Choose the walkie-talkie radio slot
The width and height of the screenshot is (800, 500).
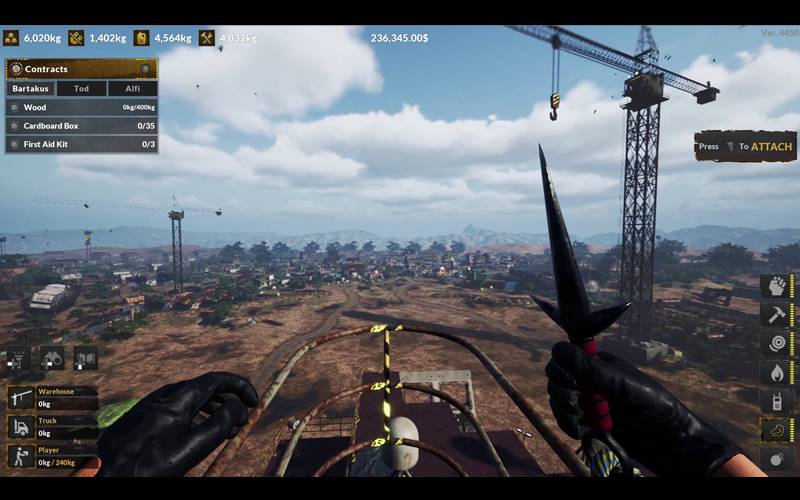pos(777,401)
